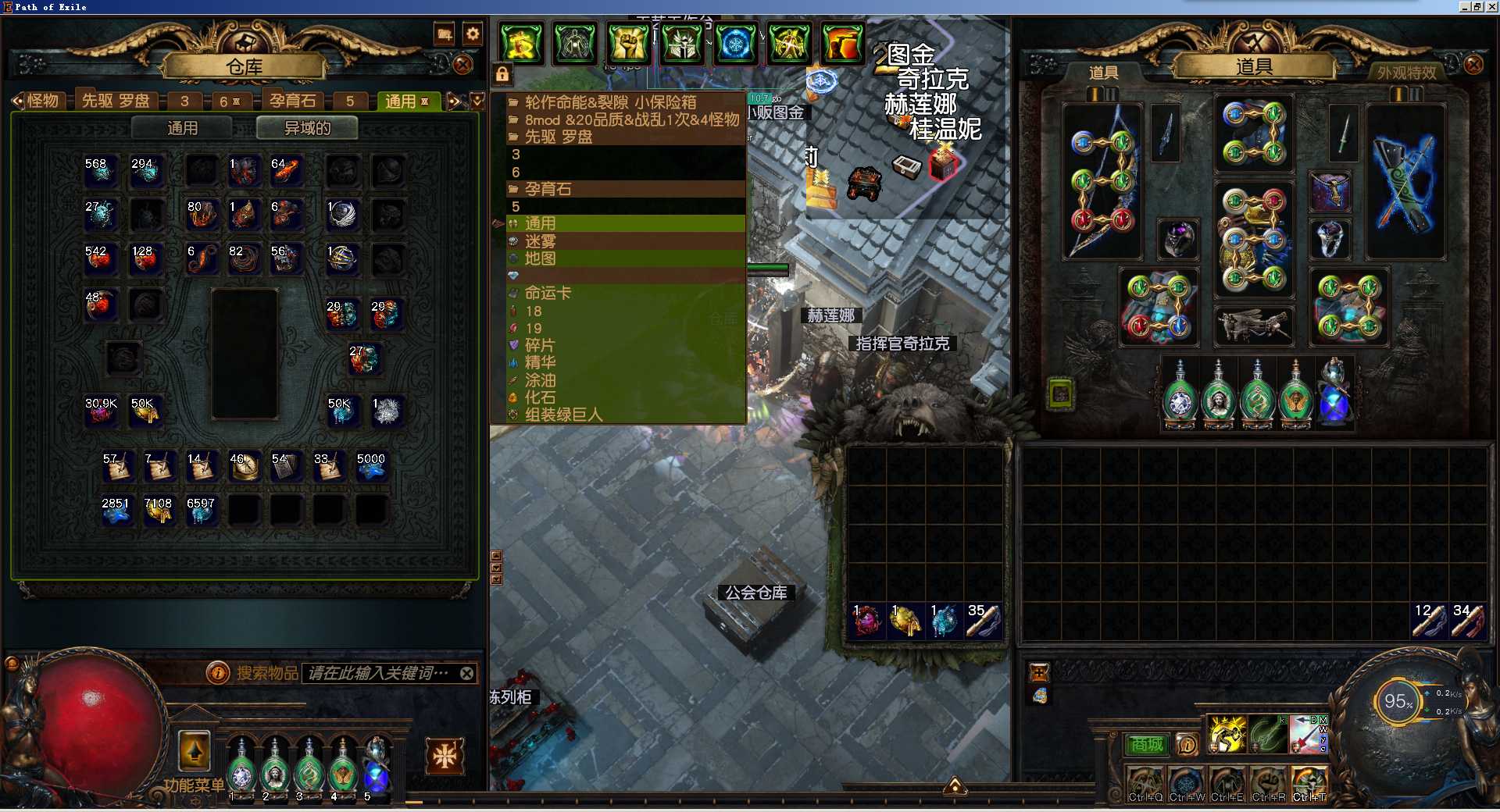Close the game window
Viewport: 1500px width, 812px height.
click(1491, 6)
